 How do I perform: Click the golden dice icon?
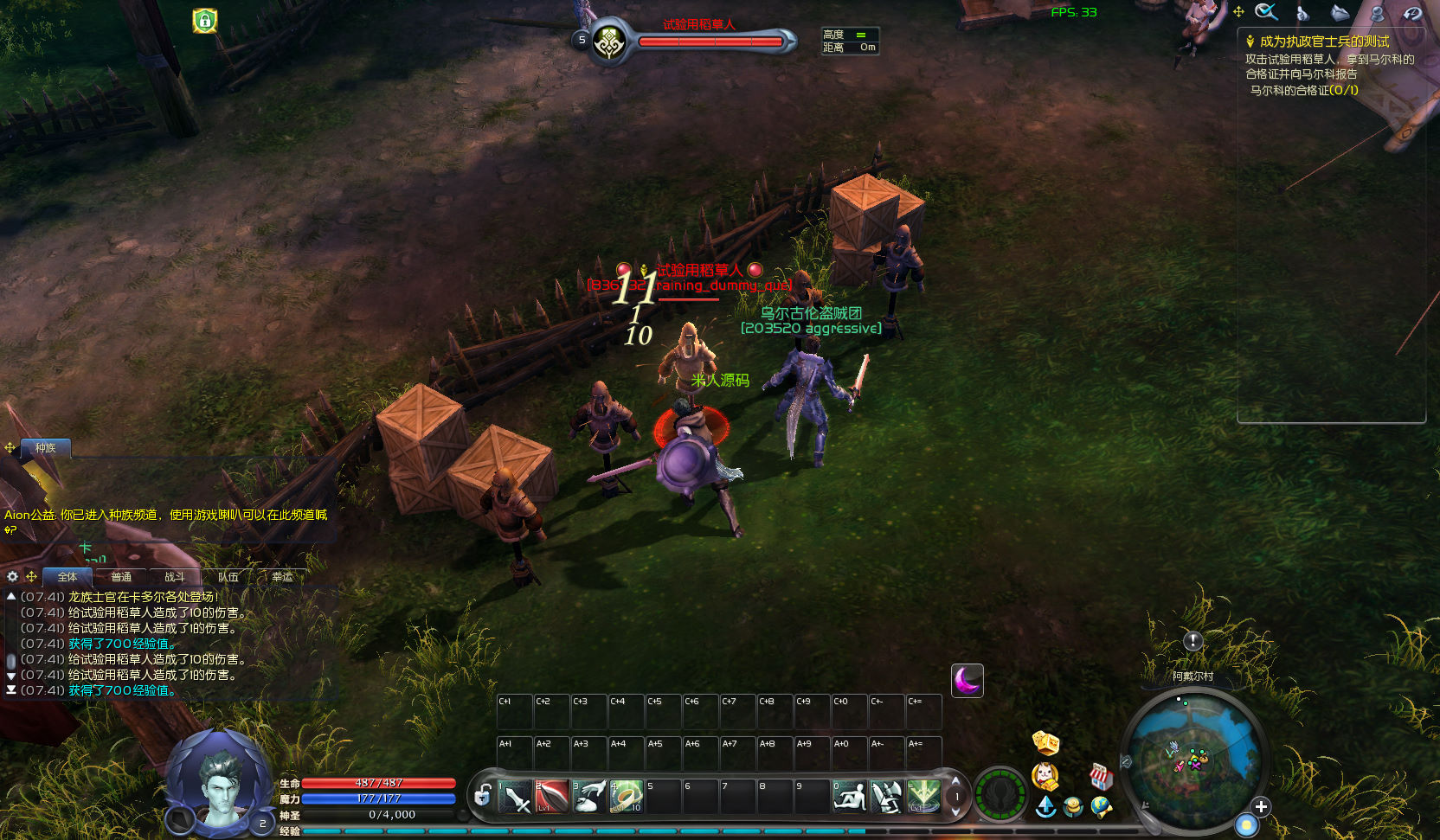tap(1045, 742)
